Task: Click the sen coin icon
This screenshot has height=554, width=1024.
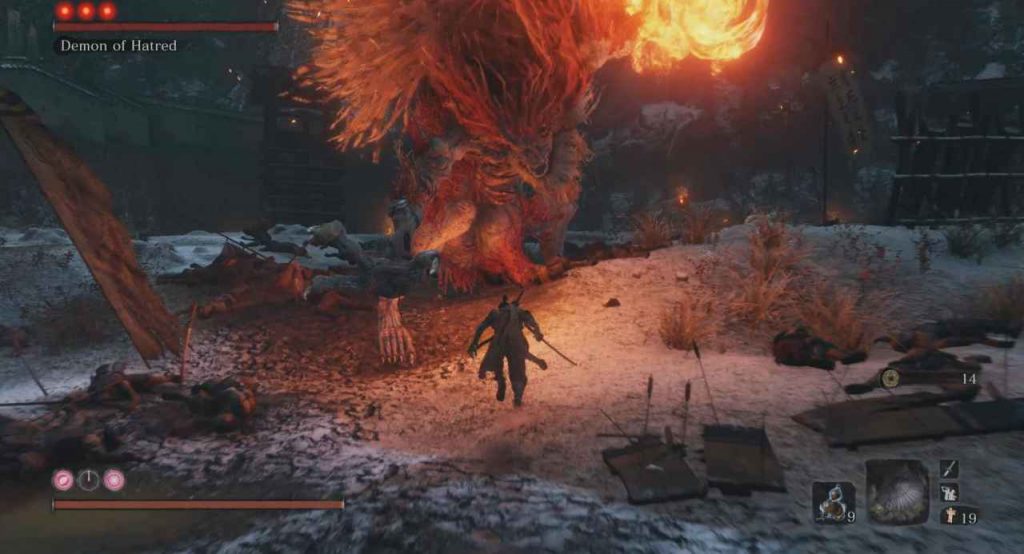Action: [890, 378]
